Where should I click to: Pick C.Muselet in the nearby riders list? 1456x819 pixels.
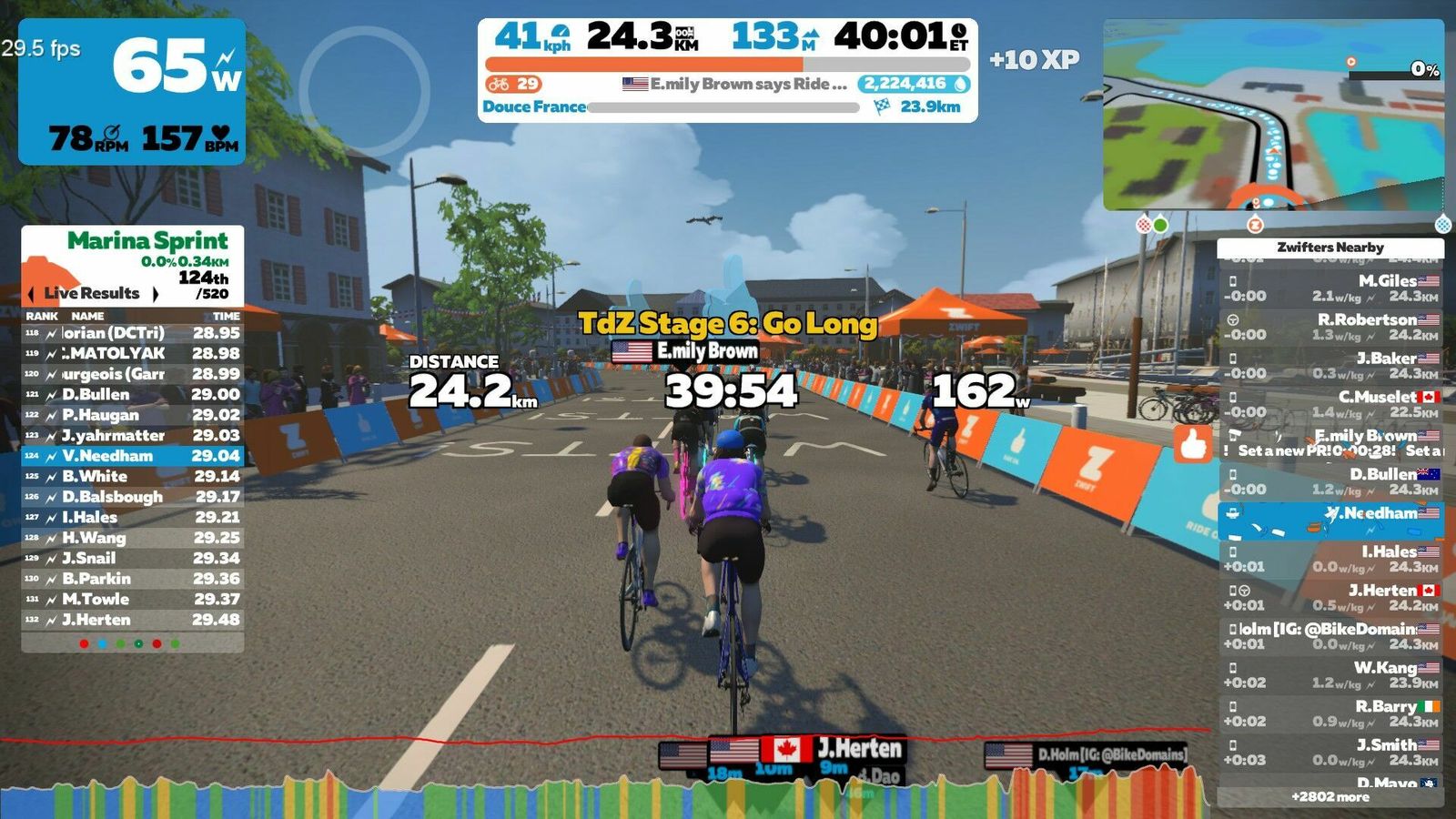tap(1330, 405)
